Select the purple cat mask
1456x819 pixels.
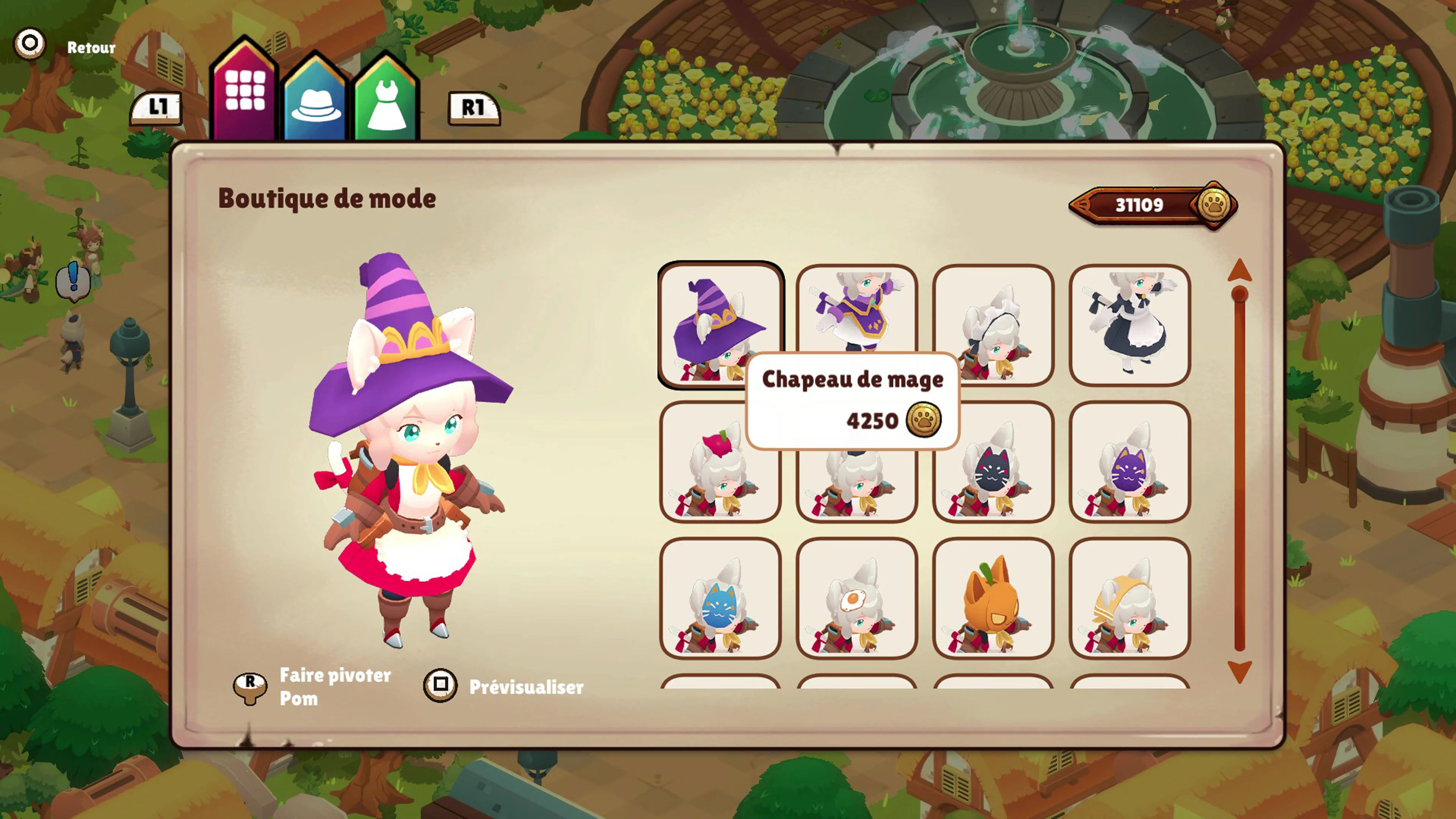point(1130,462)
